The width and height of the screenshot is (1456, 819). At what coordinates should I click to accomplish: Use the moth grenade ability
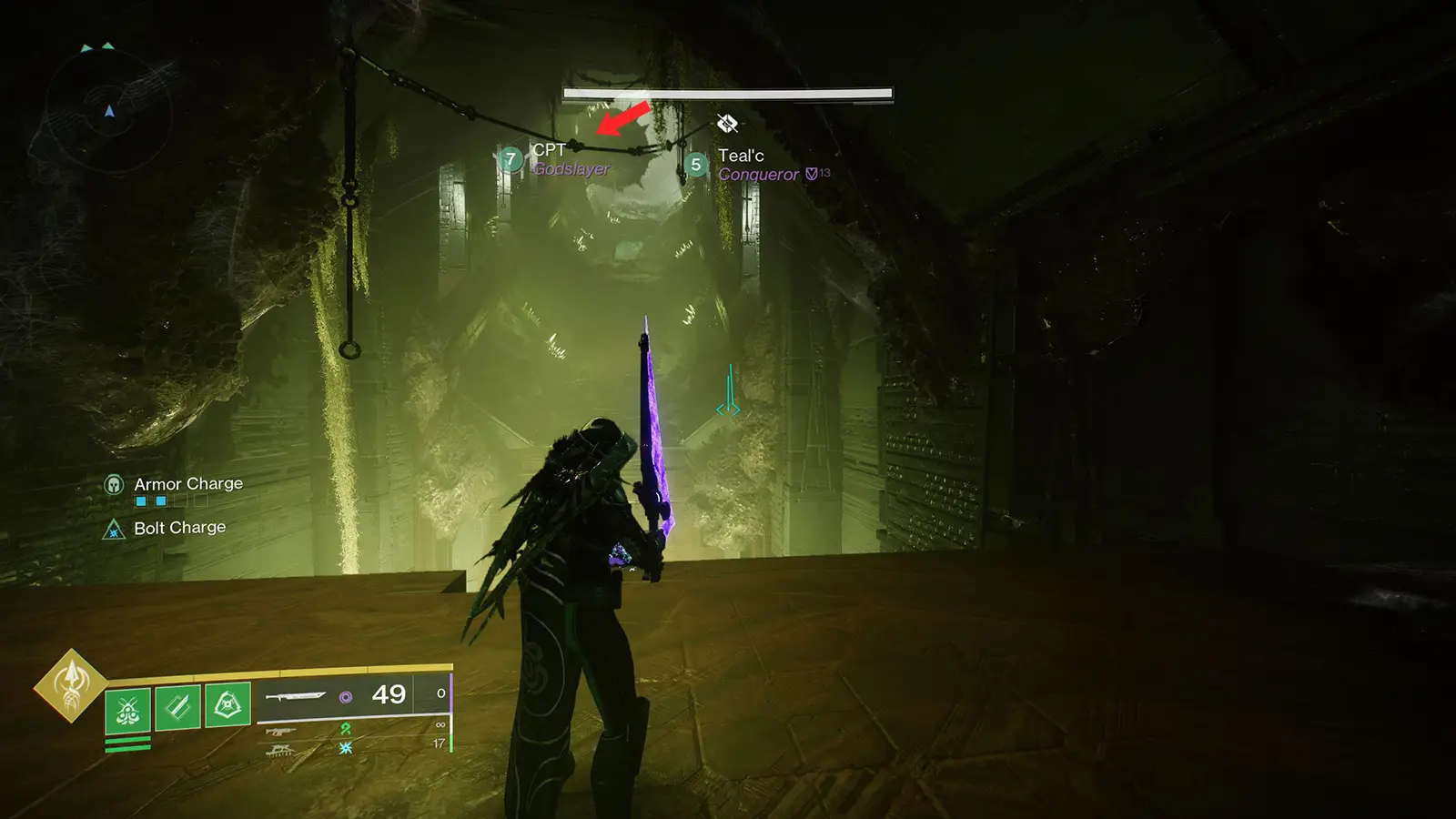pyautogui.click(x=127, y=708)
